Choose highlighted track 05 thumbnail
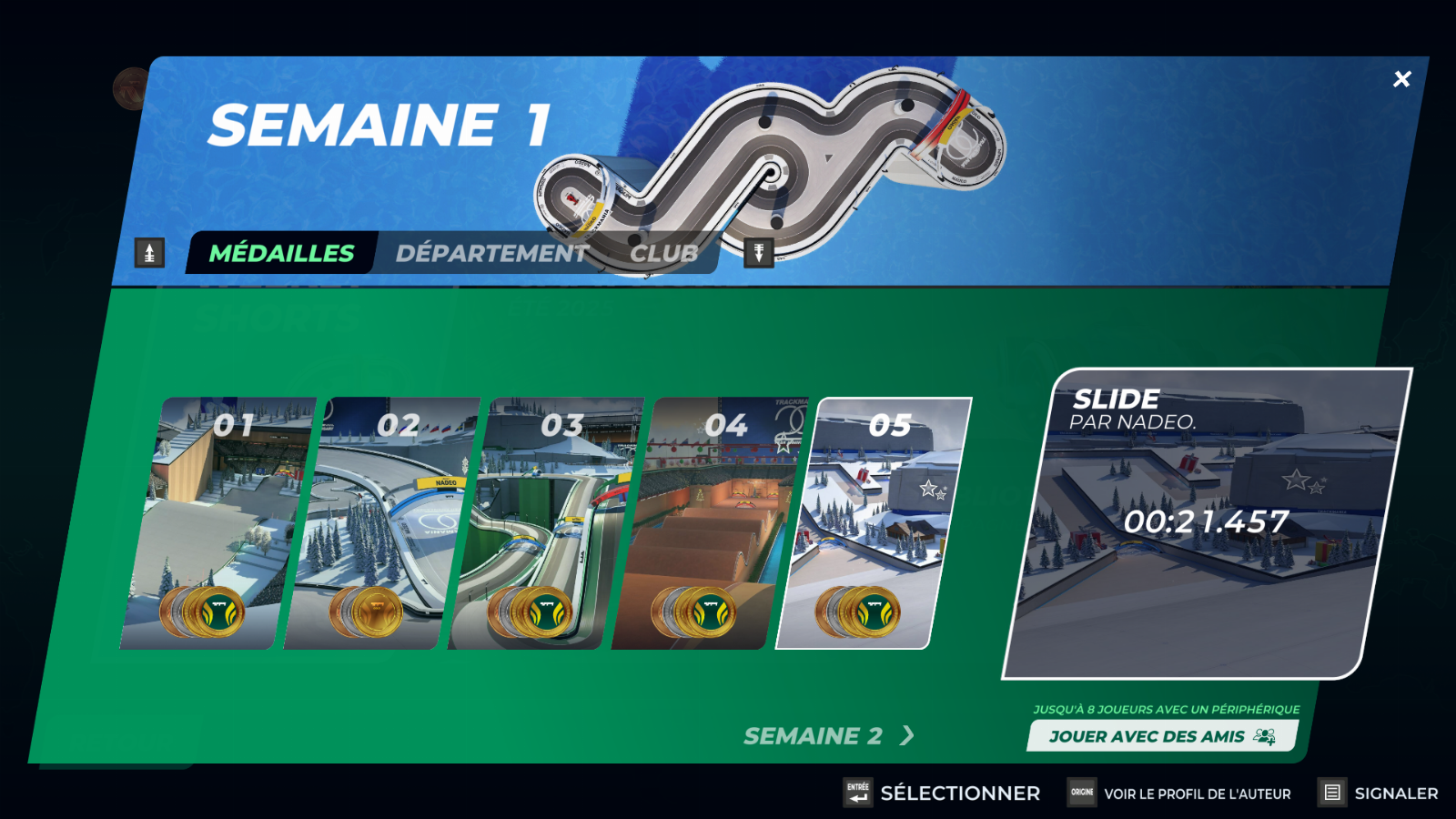 872,523
